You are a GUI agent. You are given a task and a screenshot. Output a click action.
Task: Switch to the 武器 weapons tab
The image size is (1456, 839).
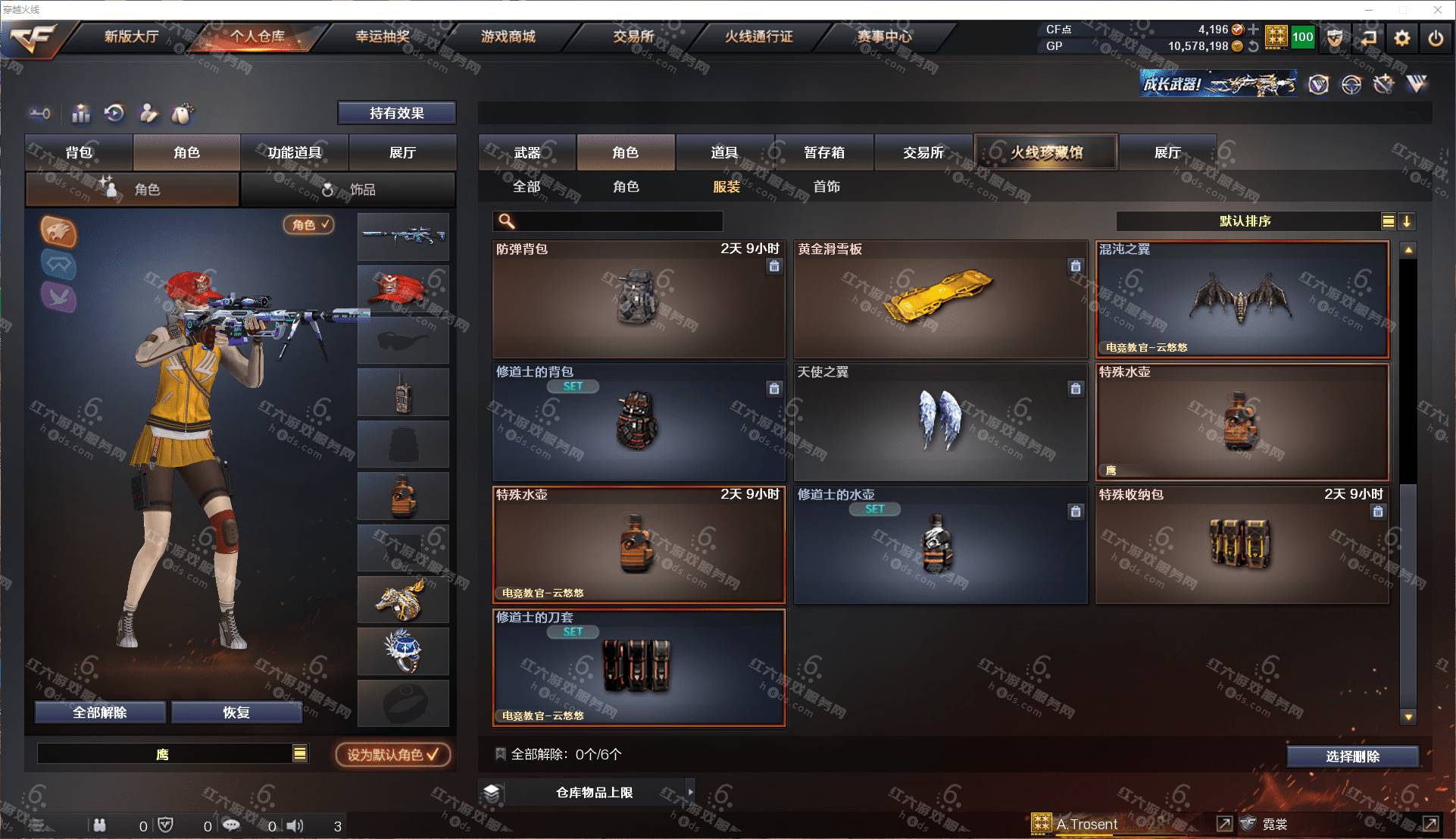[x=527, y=152]
